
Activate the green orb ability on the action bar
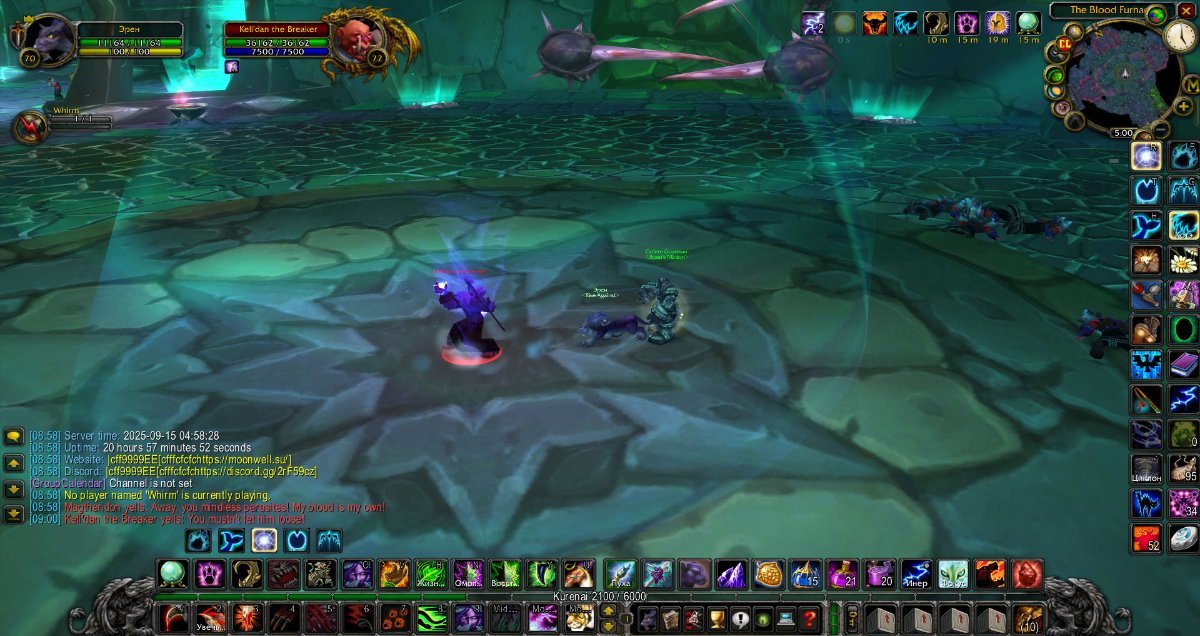pyautogui.click(x=173, y=574)
